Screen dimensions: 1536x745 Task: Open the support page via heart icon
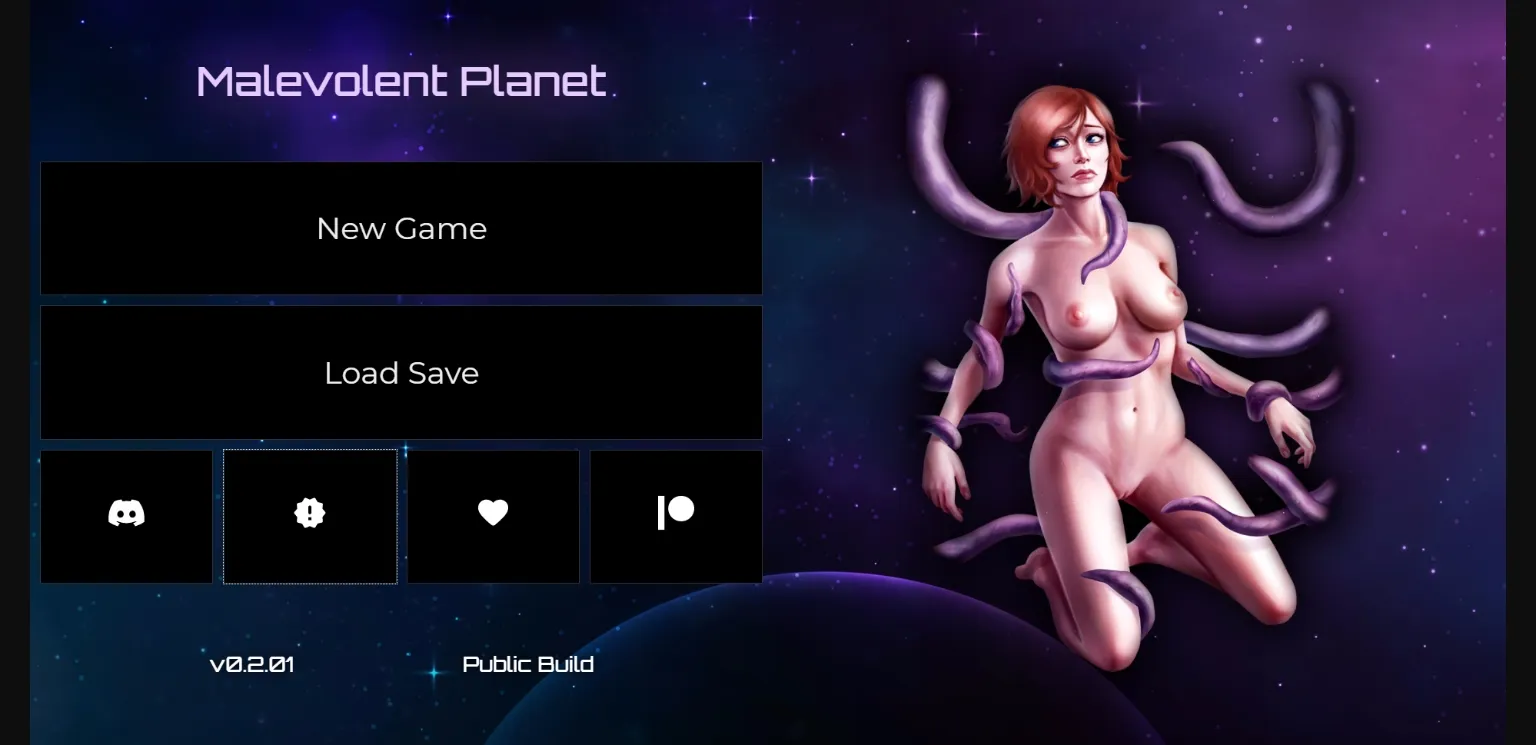pos(493,515)
